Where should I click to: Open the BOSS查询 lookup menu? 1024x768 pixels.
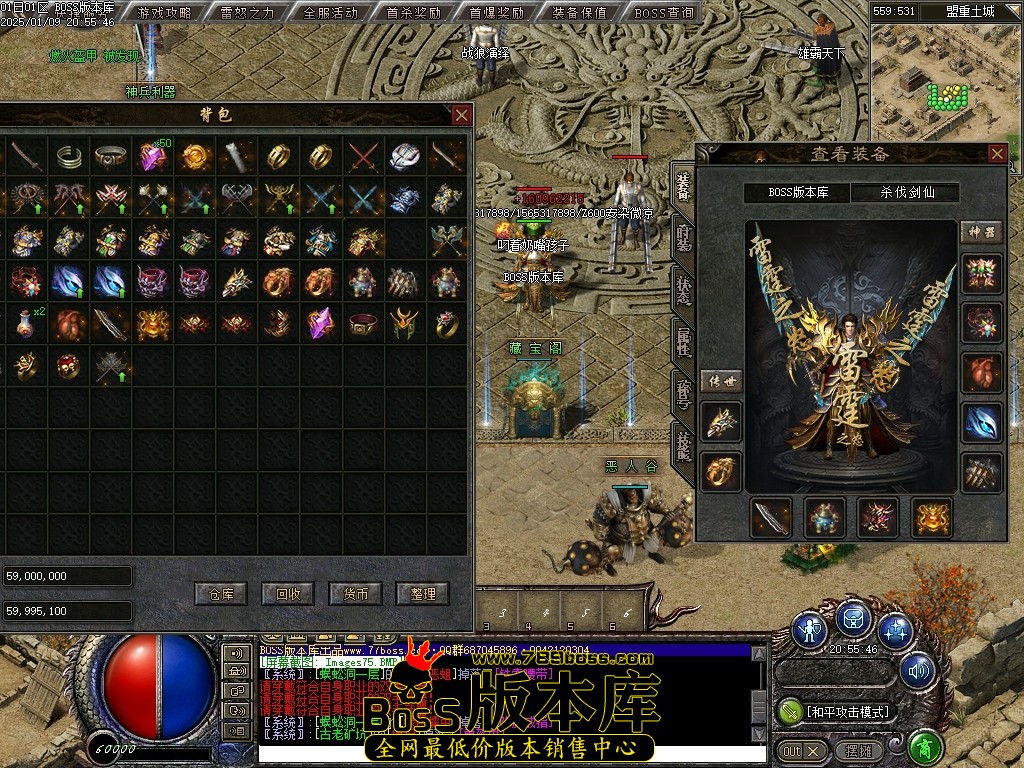pyautogui.click(x=664, y=13)
